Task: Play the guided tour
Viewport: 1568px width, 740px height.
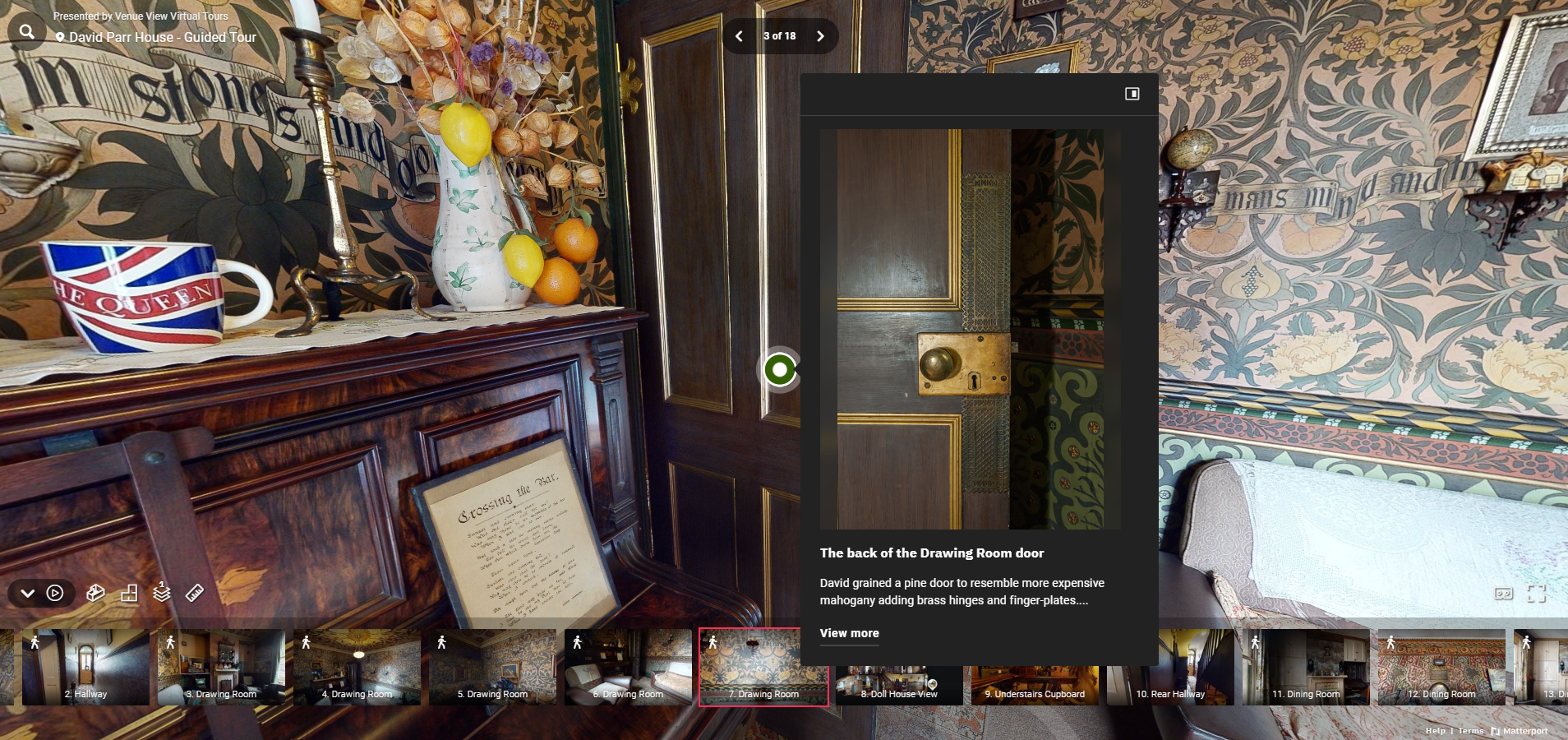Action: coord(55,593)
